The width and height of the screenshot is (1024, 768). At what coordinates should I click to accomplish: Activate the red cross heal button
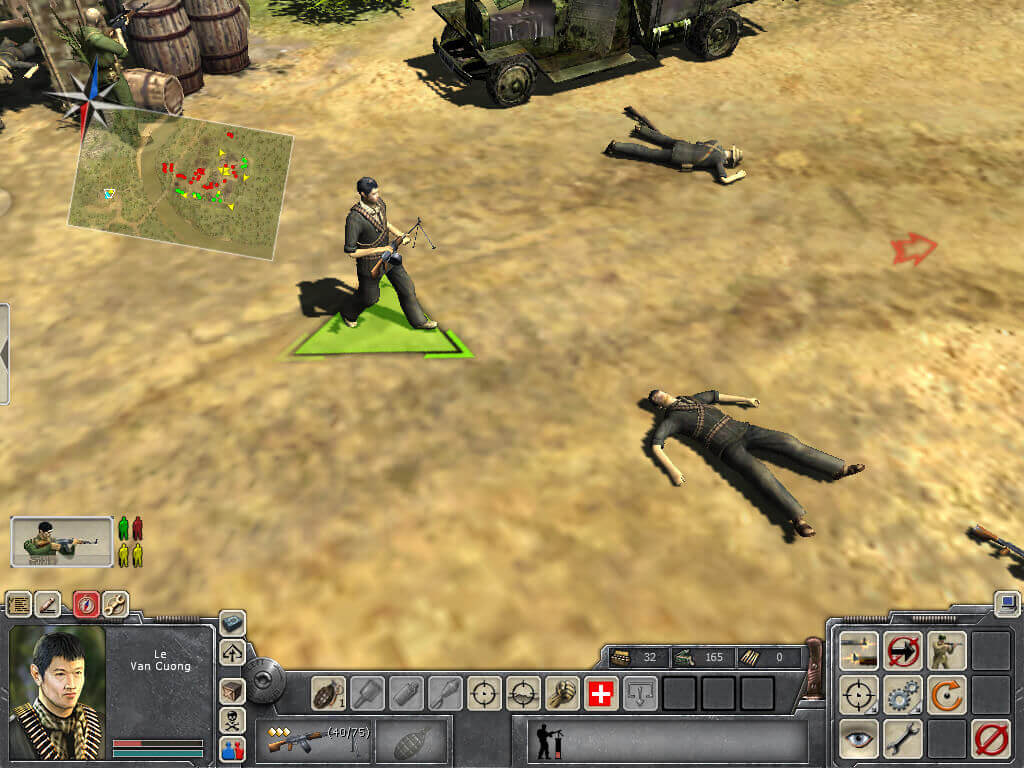[x=600, y=693]
